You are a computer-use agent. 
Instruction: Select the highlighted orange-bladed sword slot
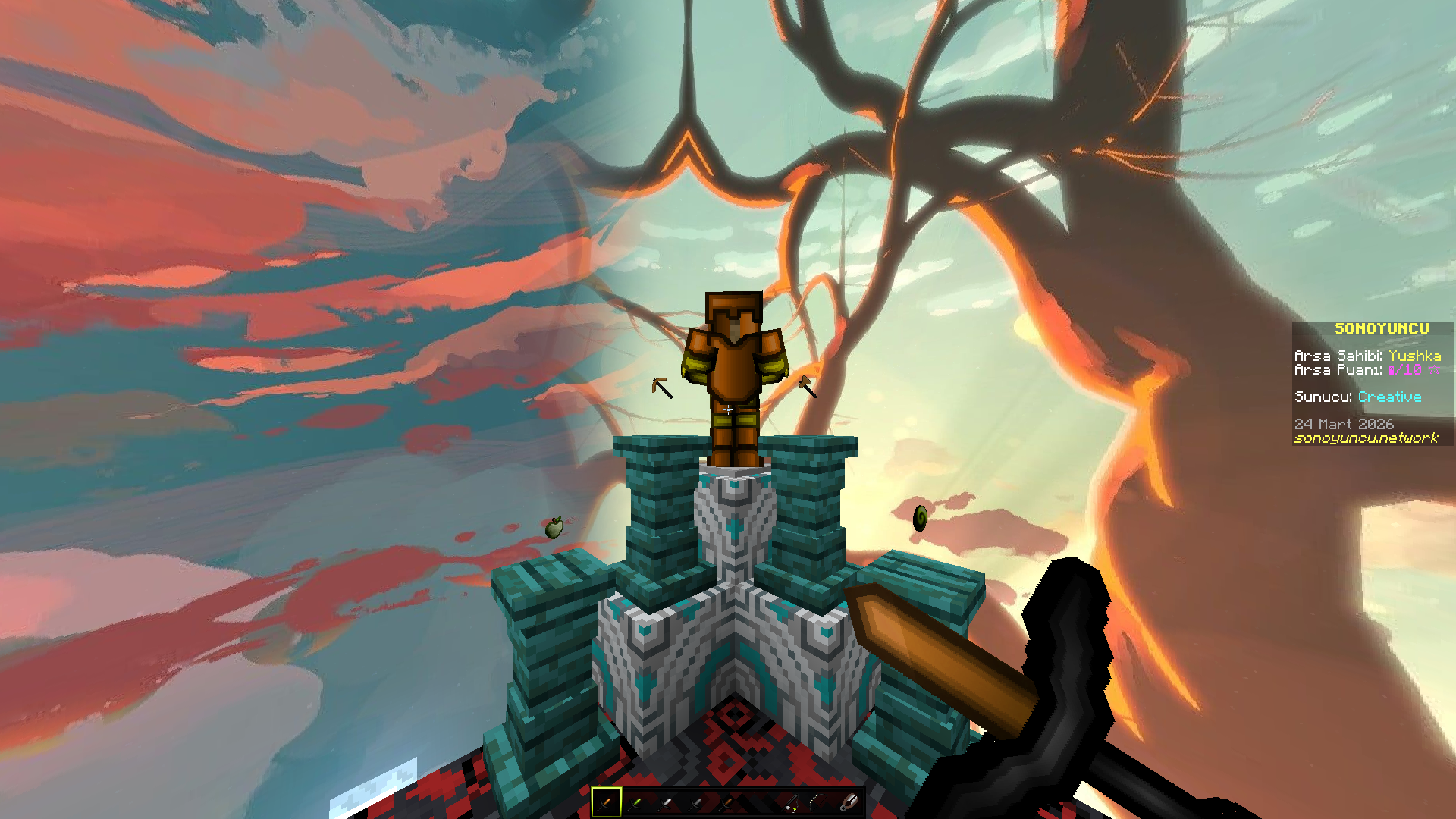point(606,802)
